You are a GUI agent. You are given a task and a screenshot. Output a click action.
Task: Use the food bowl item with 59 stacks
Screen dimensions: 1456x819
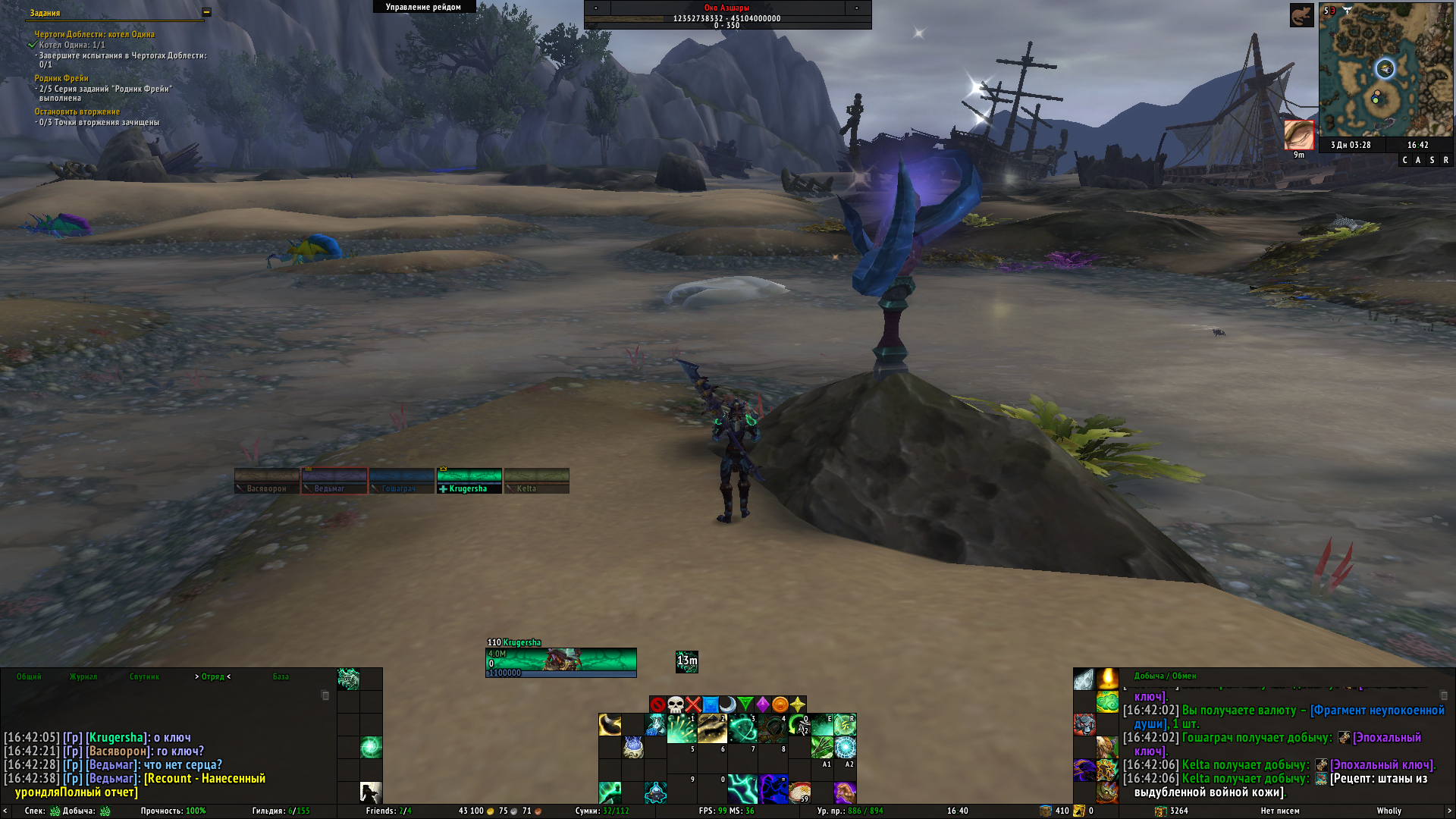coord(799,792)
